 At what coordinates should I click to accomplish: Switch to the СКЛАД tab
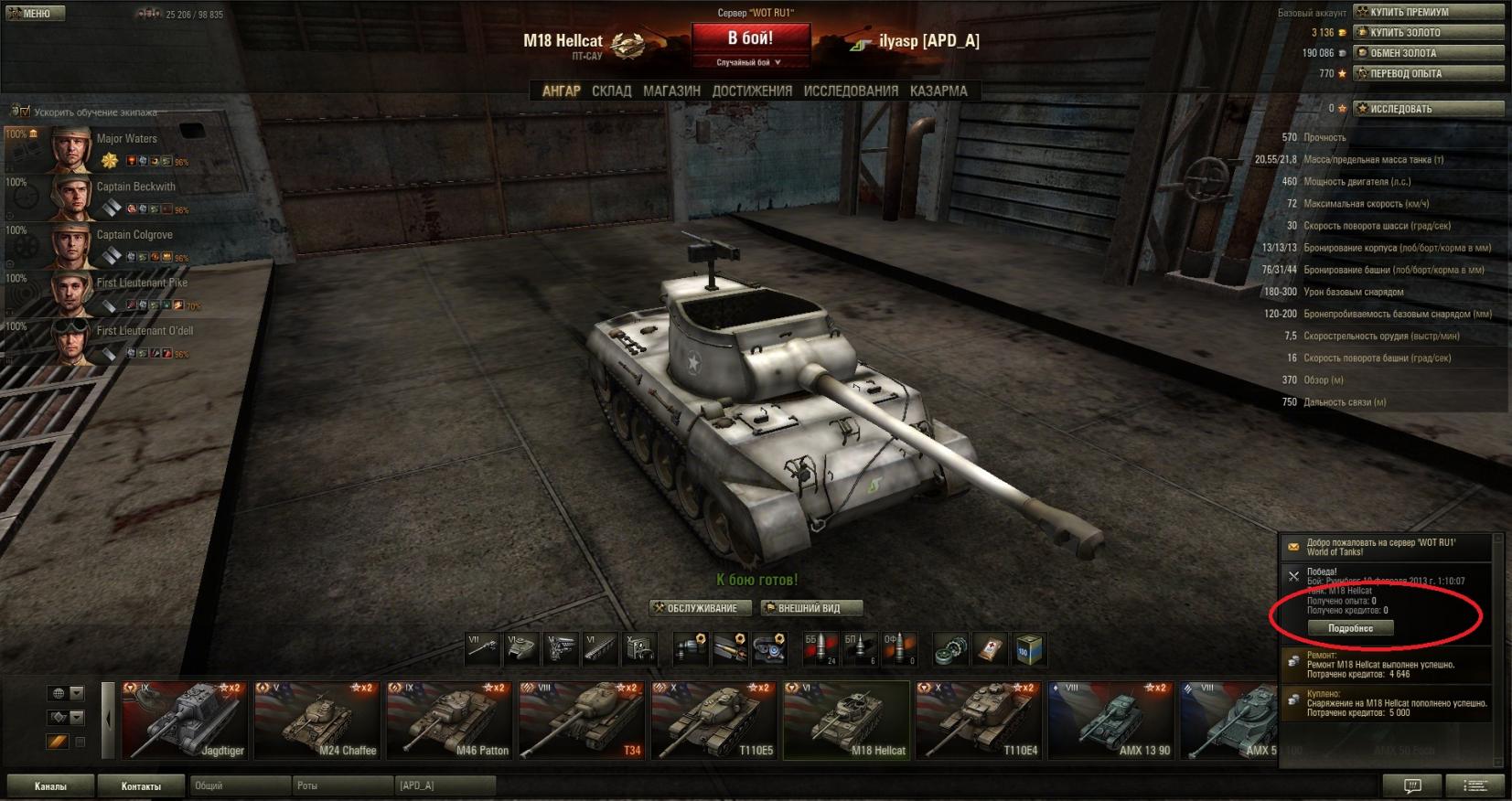611,91
